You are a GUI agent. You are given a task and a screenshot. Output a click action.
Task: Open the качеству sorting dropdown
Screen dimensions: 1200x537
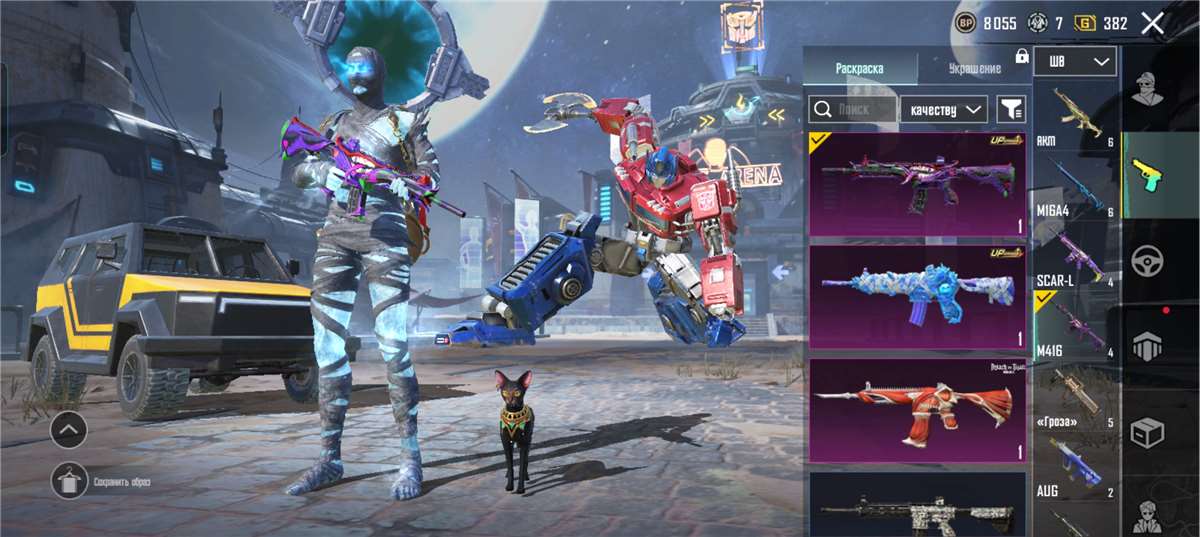point(943,109)
